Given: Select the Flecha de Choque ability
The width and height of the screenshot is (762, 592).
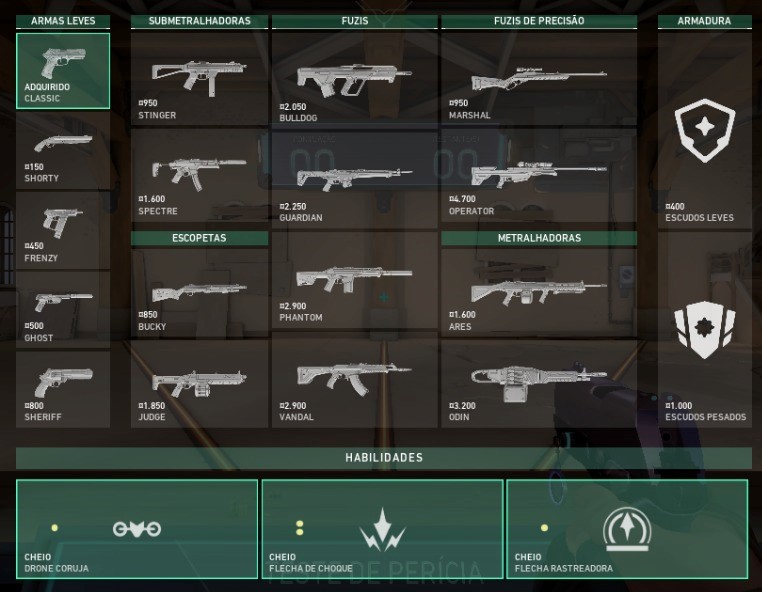Looking at the screenshot, I should [382, 529].
